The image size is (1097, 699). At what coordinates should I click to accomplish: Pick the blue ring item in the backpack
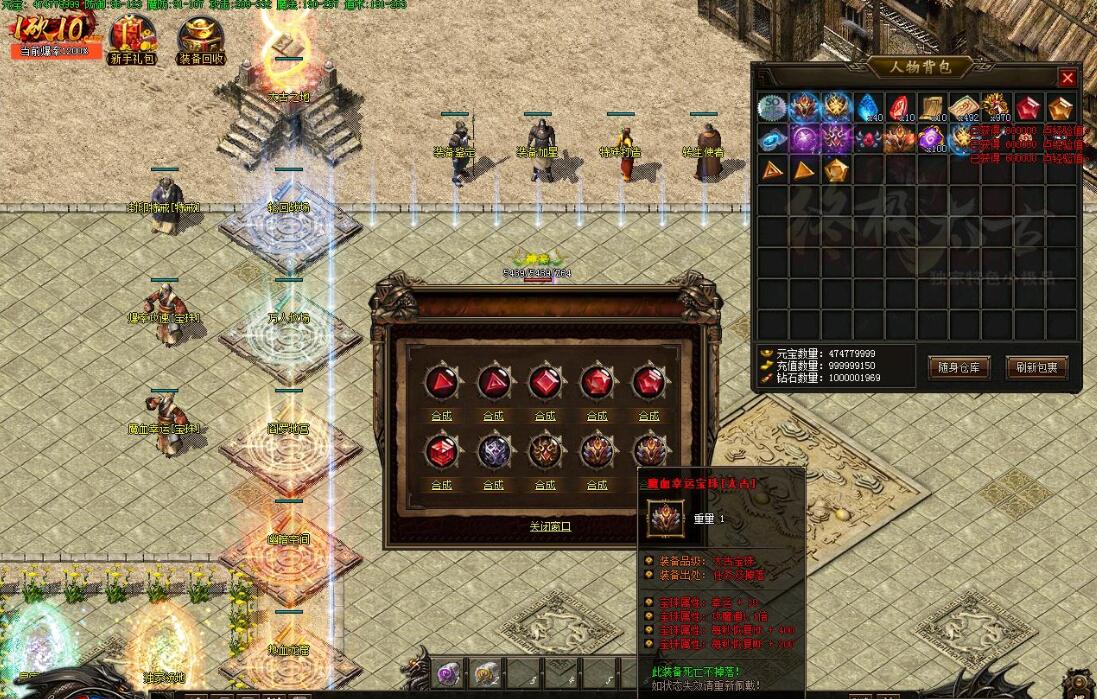point(772,139)
